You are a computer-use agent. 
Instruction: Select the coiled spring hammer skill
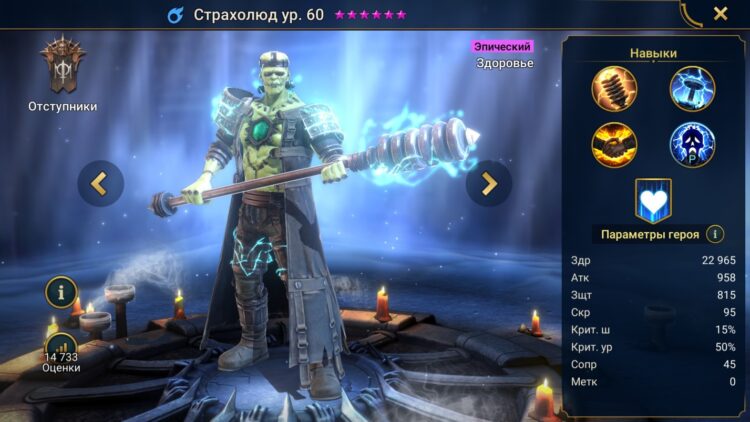(x=614, y=88)
